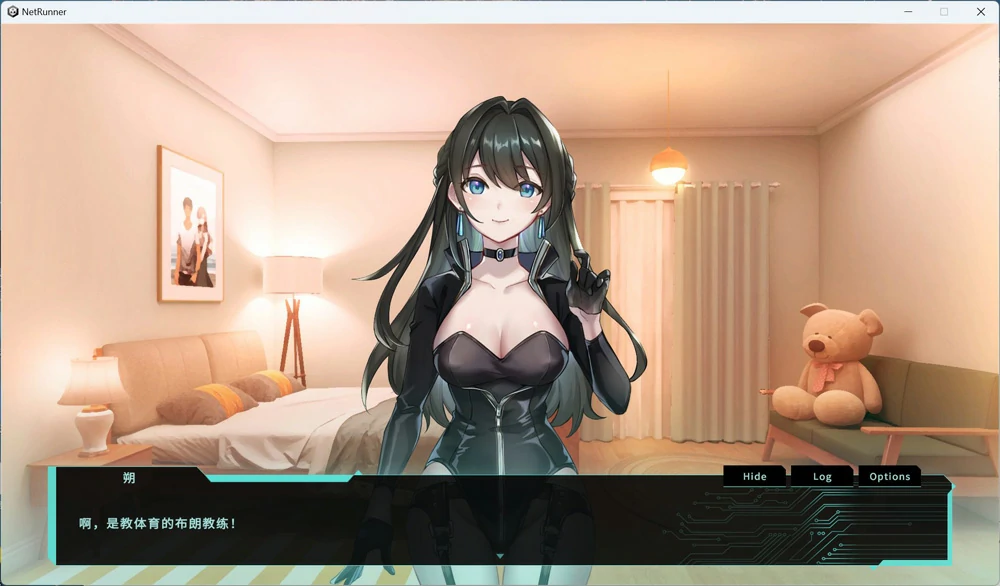Open the Options menu
The width and height of the screenshot is (1000, 586).
[889, 477]
